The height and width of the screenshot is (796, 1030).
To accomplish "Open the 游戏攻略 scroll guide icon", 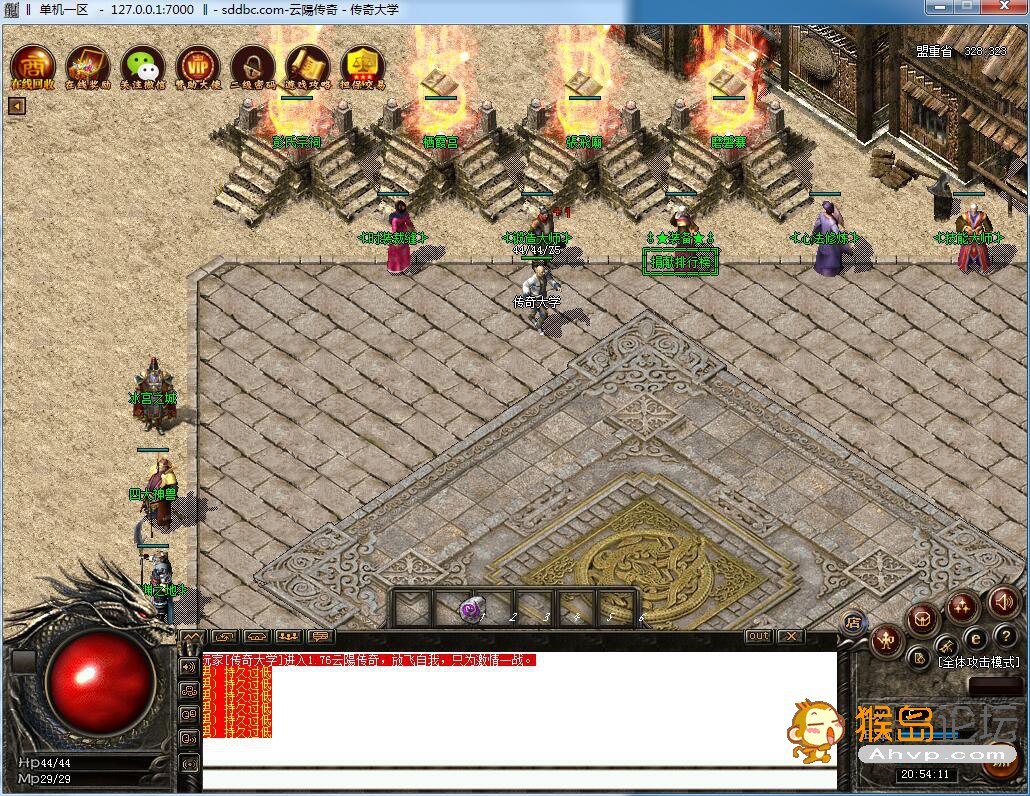I will [308, 64].
